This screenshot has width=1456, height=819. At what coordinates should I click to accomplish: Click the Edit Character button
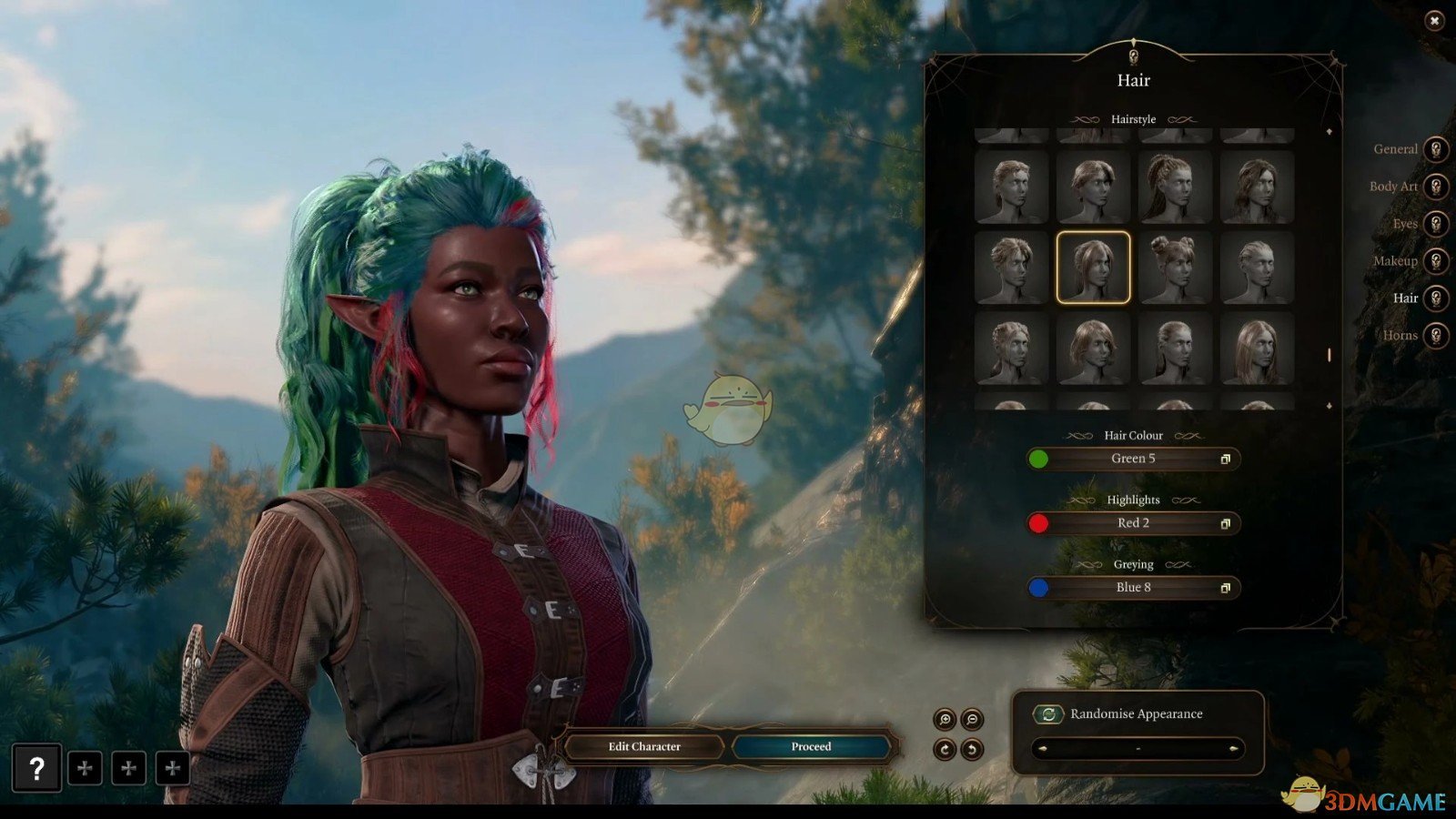[x=644, y=747]
